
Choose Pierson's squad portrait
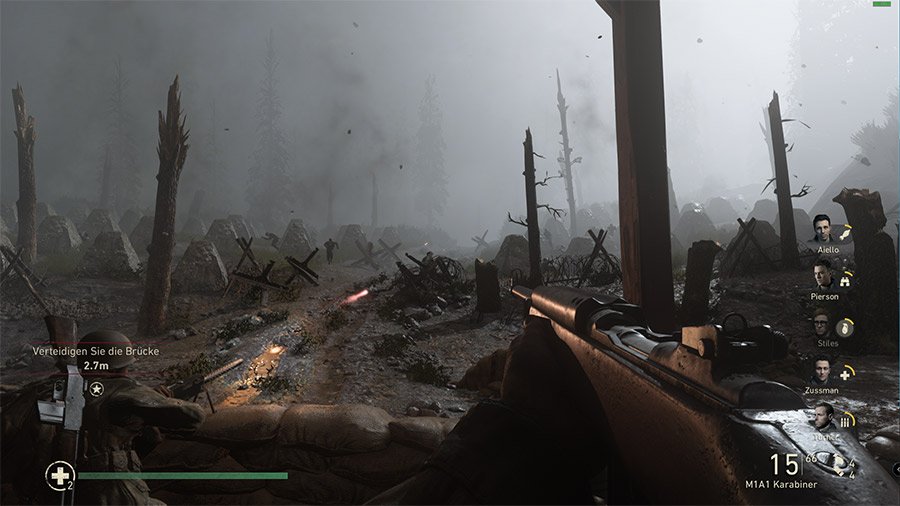click(822, 275)
